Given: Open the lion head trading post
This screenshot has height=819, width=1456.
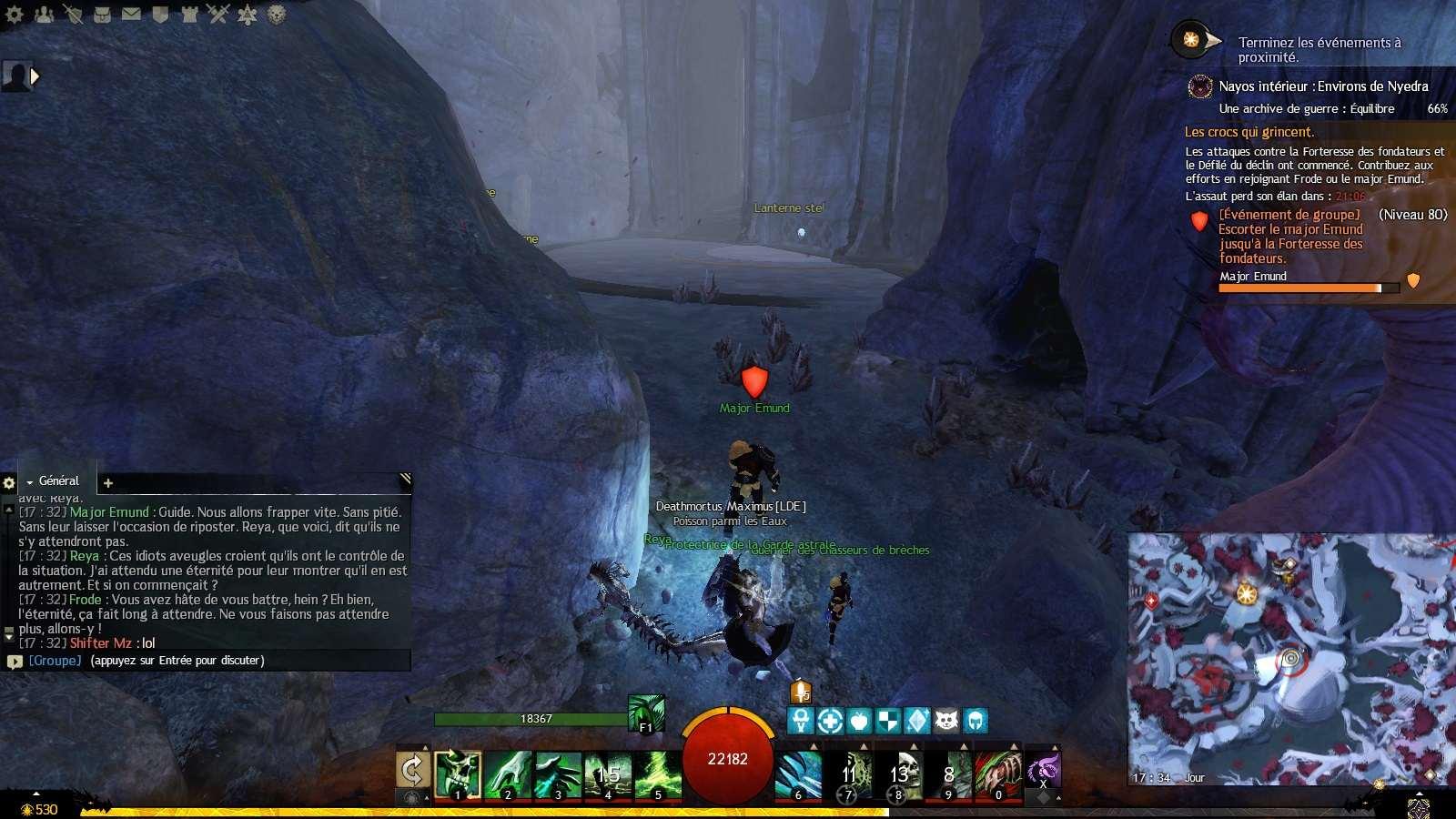Looking at the screenshot, I should [277, 14].
